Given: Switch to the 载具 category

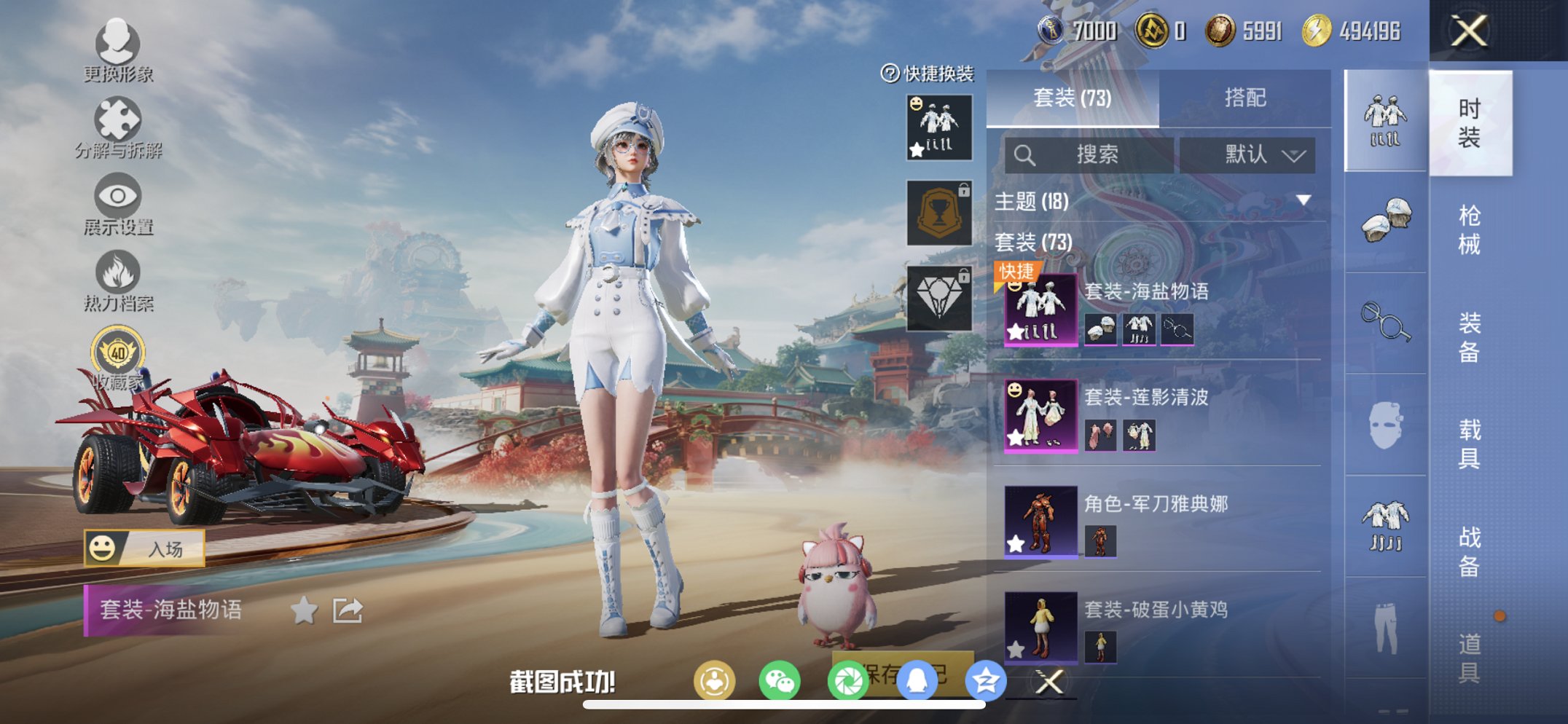Looking at the screenshot, I should click(x=1469, y=443).
